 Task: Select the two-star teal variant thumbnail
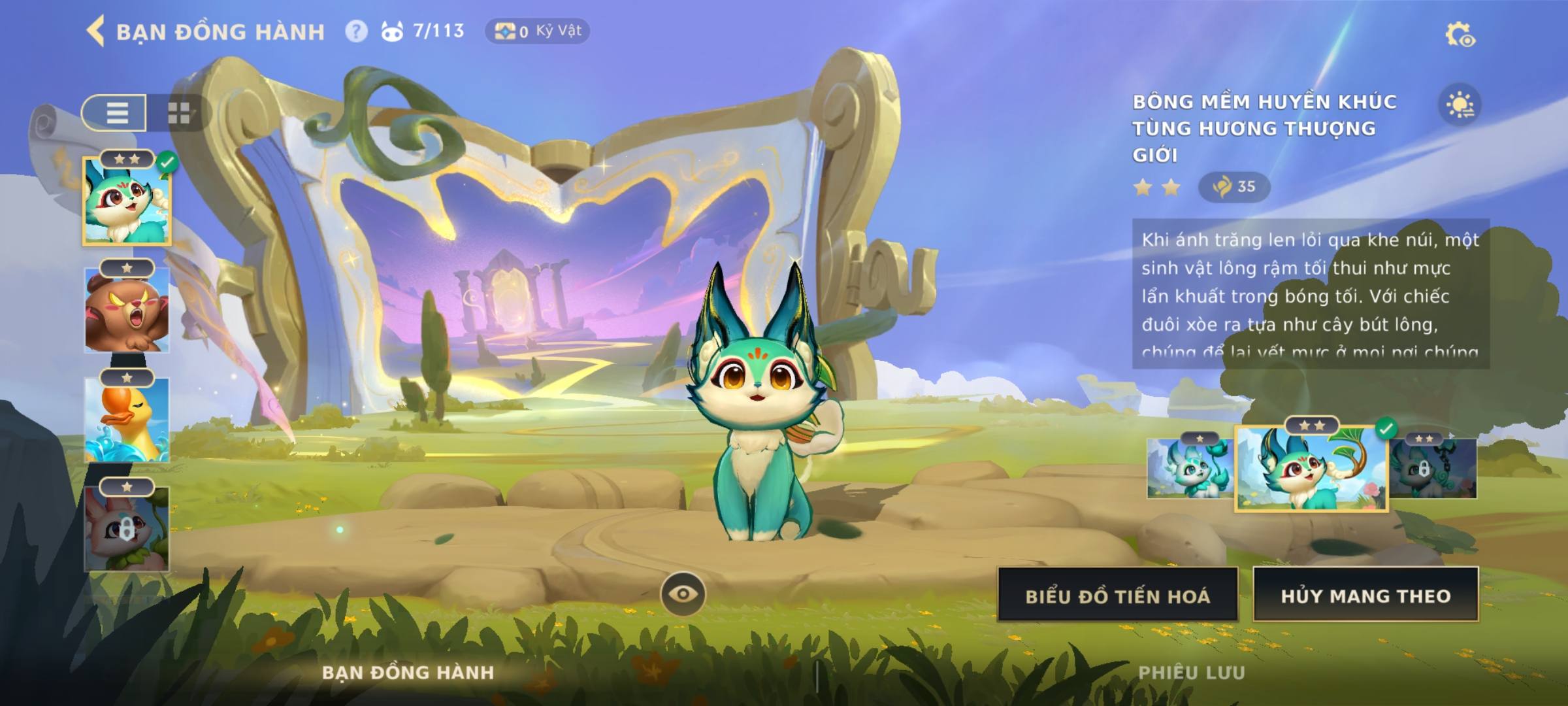click(x=1311, y=469)
